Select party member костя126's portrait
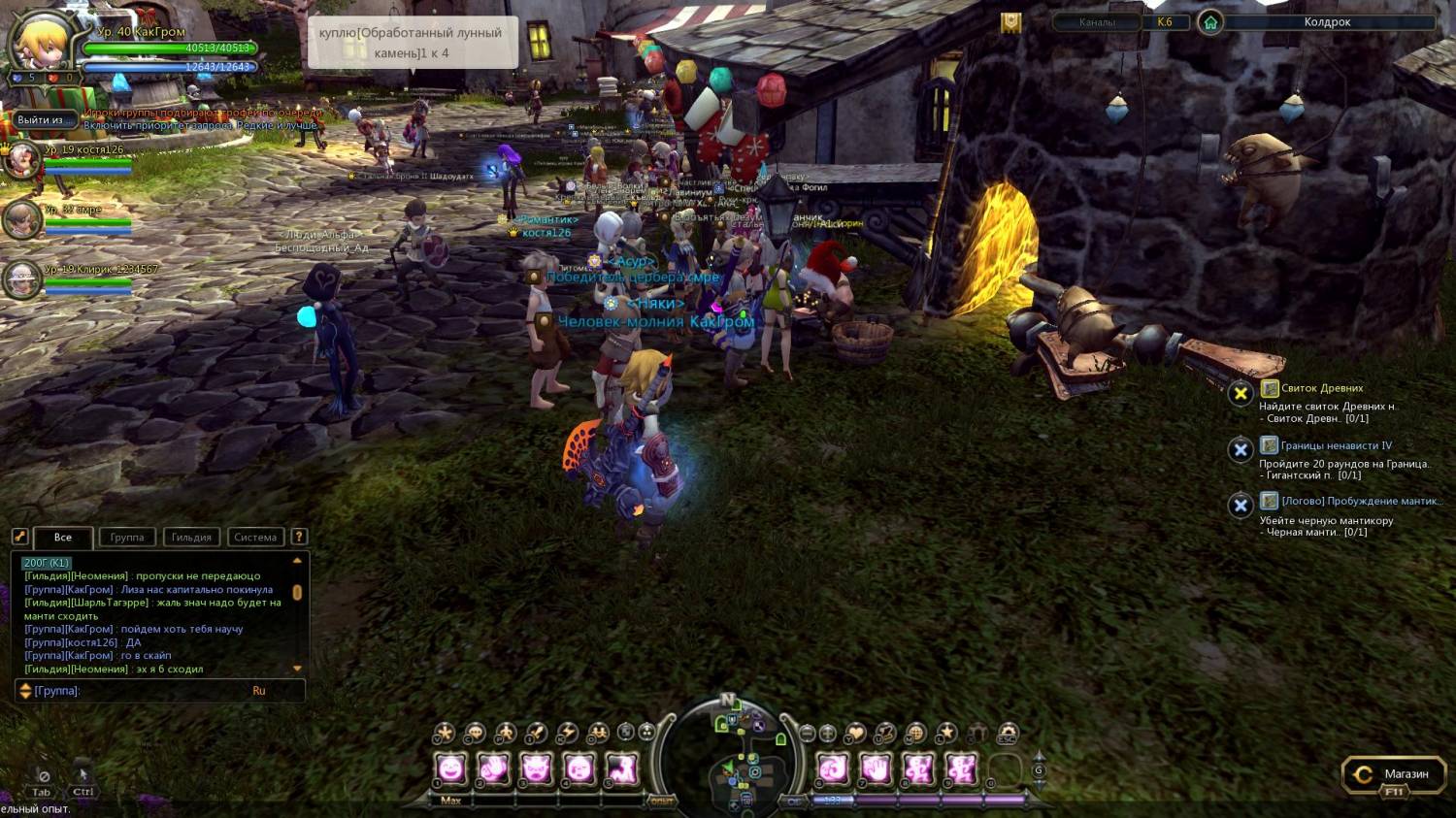Image resolution: width=1456 pixels, height=818 pixels. [x=21, y=160]
